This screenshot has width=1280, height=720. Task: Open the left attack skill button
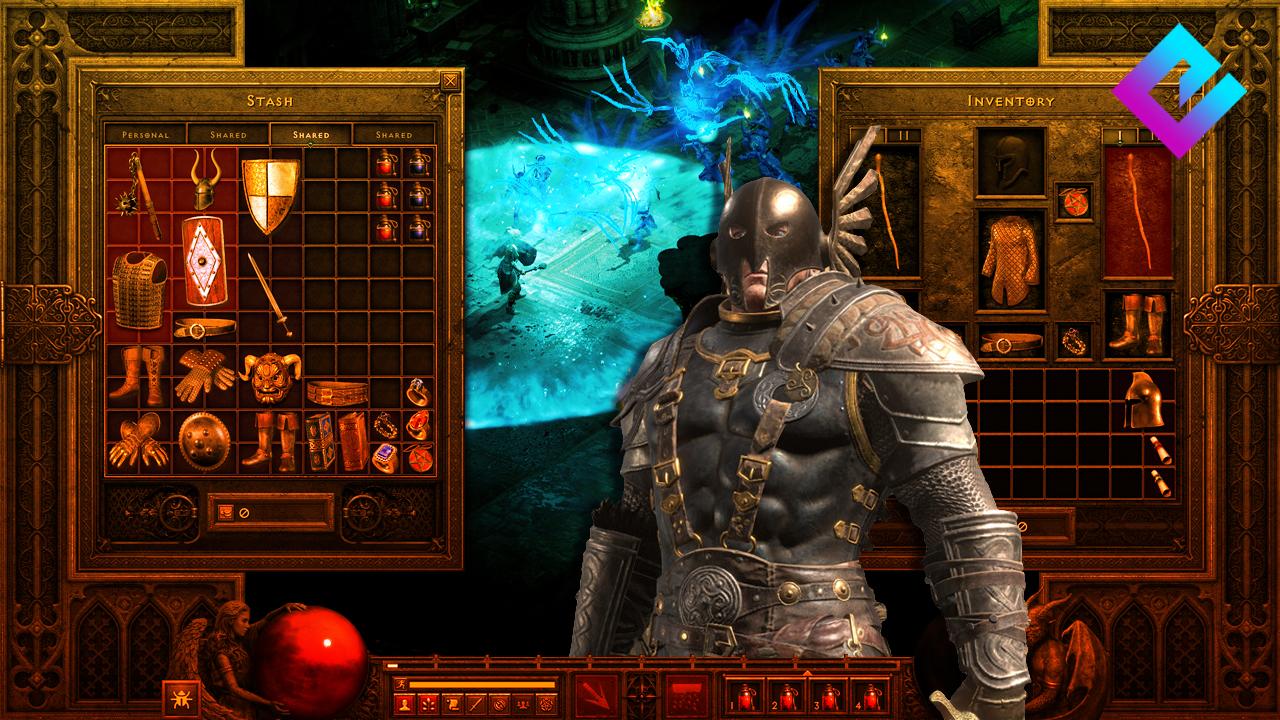pos(598,693)
